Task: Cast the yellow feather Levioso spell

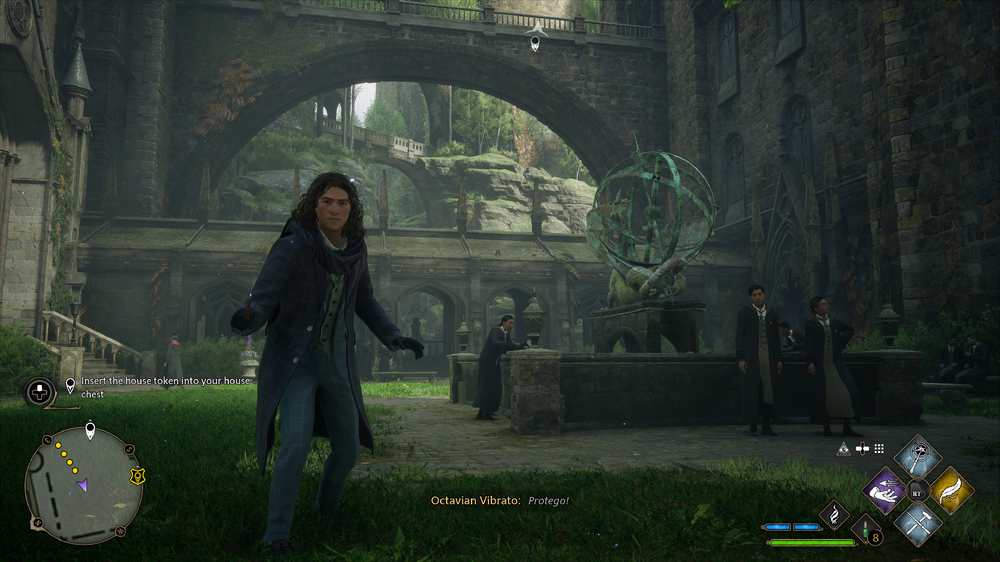Action: pos(951,490)
